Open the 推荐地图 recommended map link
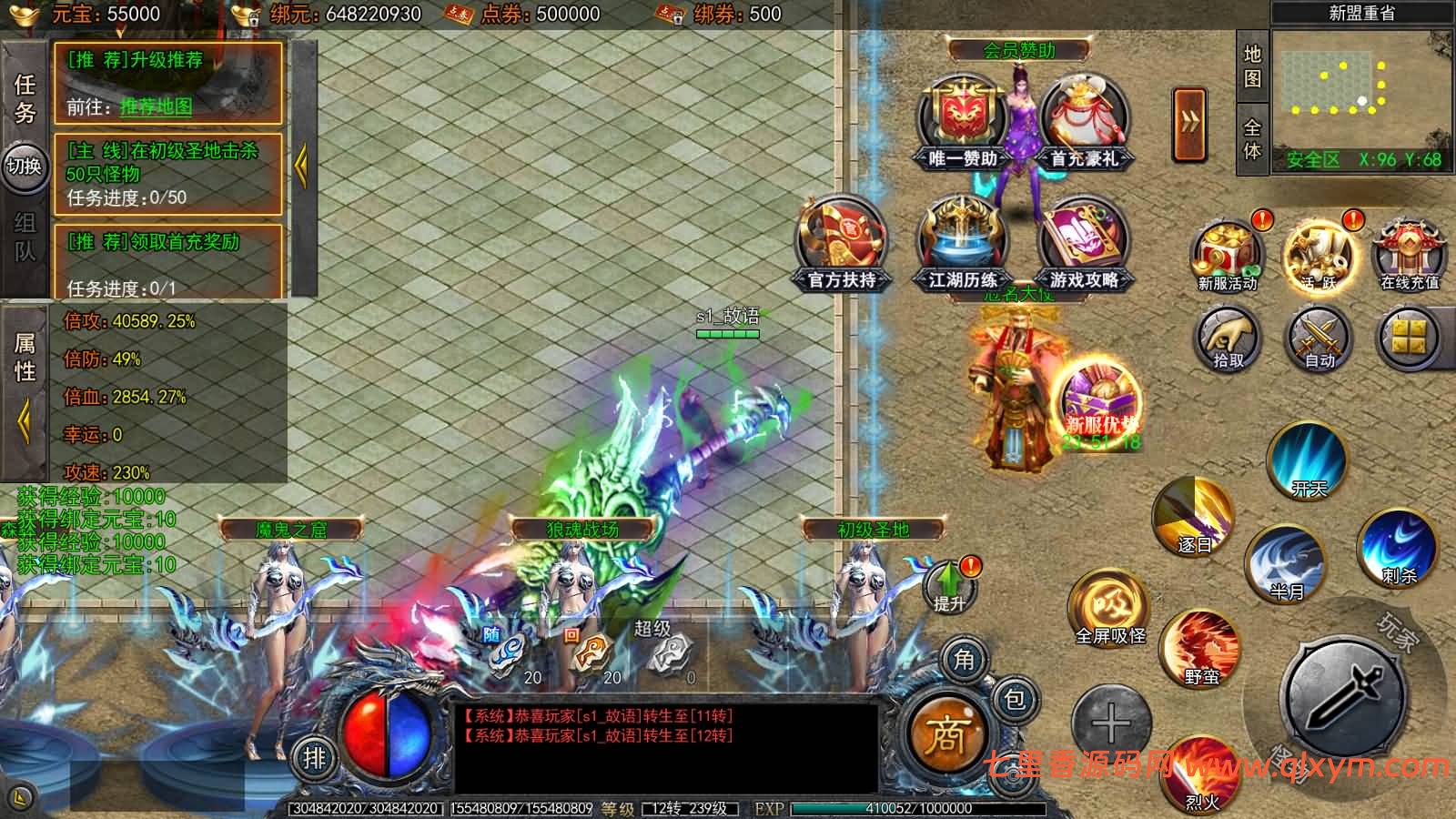The image size is (1456, 819). coord(156,107)
